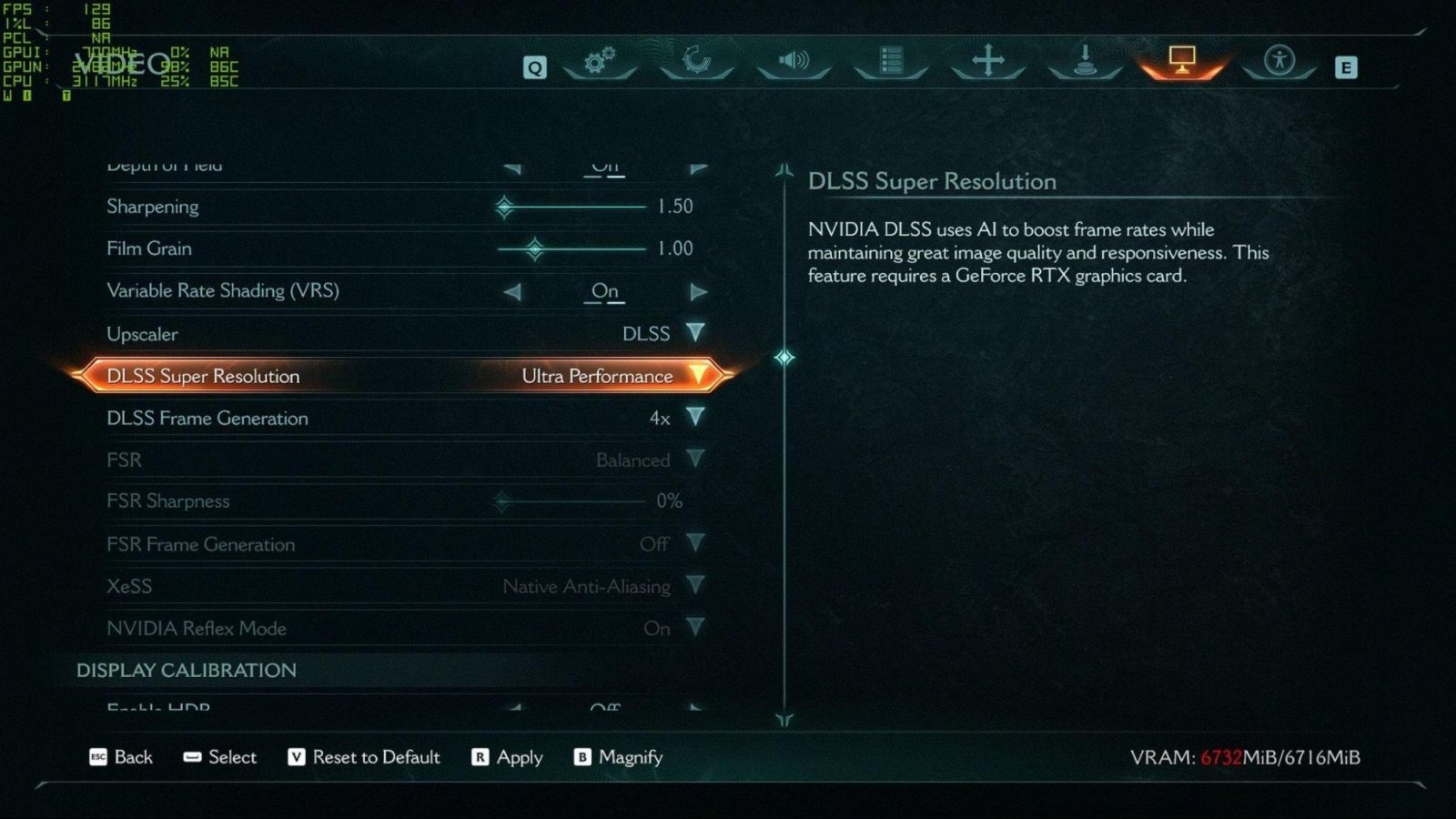Screen dimensions: 1456x819
Task: Click the right arrow for Variable Rate Shading
Action: pyautogui.click(x=698, y=291)
